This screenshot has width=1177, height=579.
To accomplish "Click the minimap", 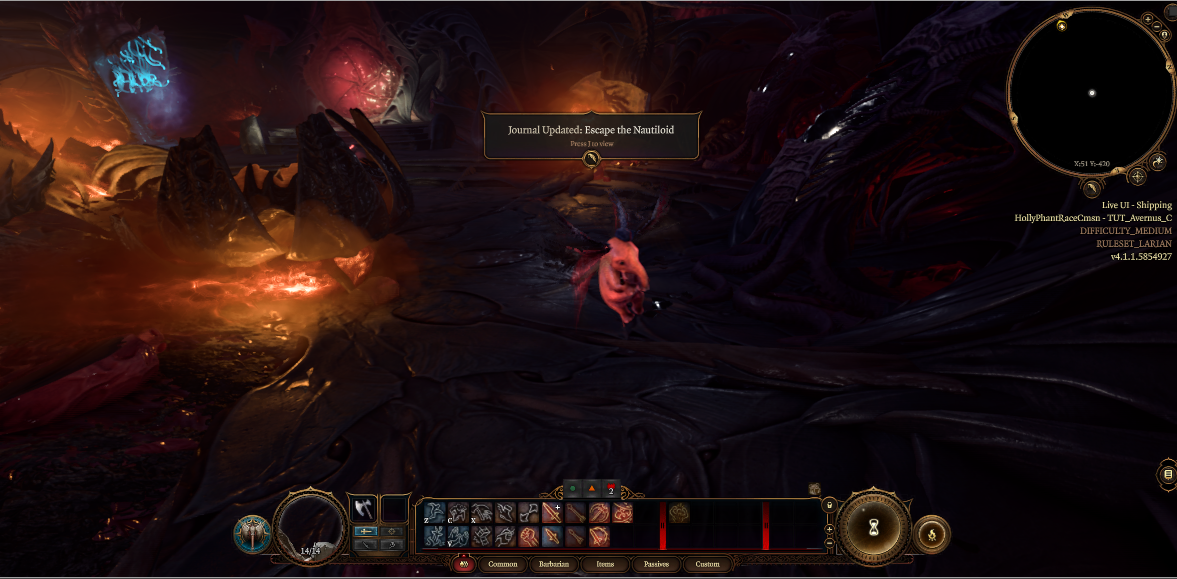I will 1091,93.
